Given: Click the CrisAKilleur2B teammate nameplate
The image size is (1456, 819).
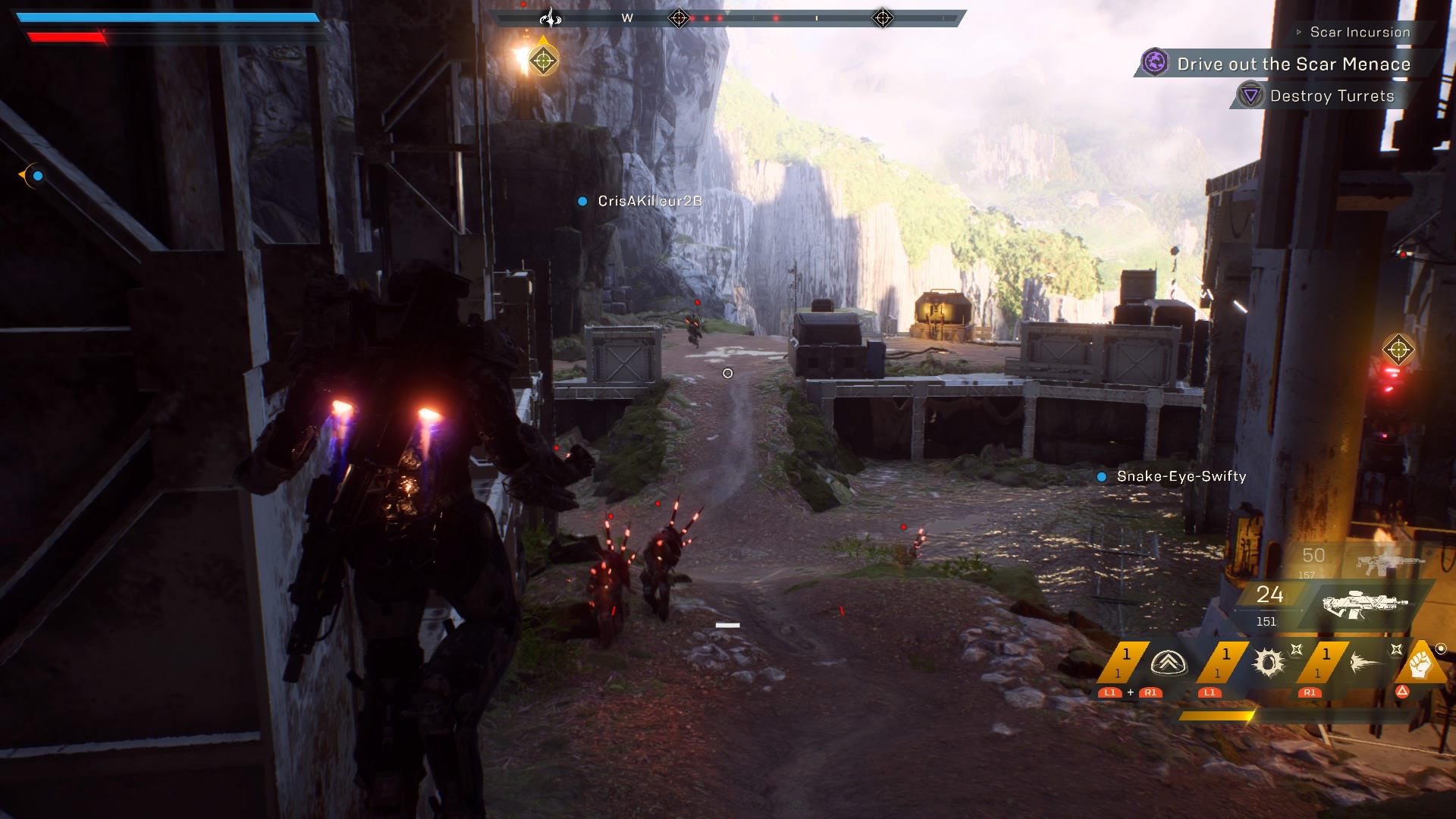Looking at the screenshot, I should tap(649, 201).
